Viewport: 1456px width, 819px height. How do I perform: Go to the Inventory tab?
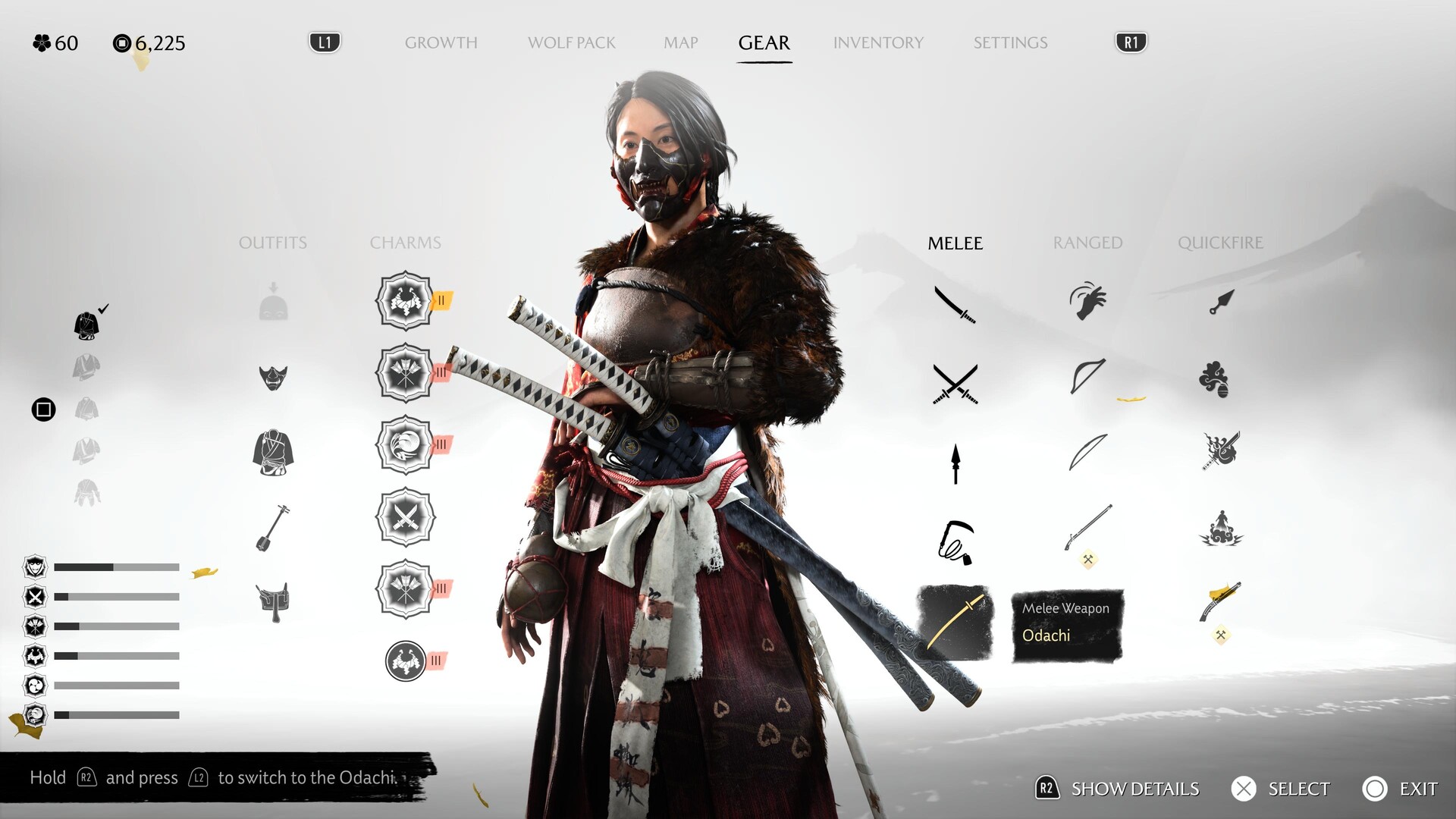pos(878,43)
